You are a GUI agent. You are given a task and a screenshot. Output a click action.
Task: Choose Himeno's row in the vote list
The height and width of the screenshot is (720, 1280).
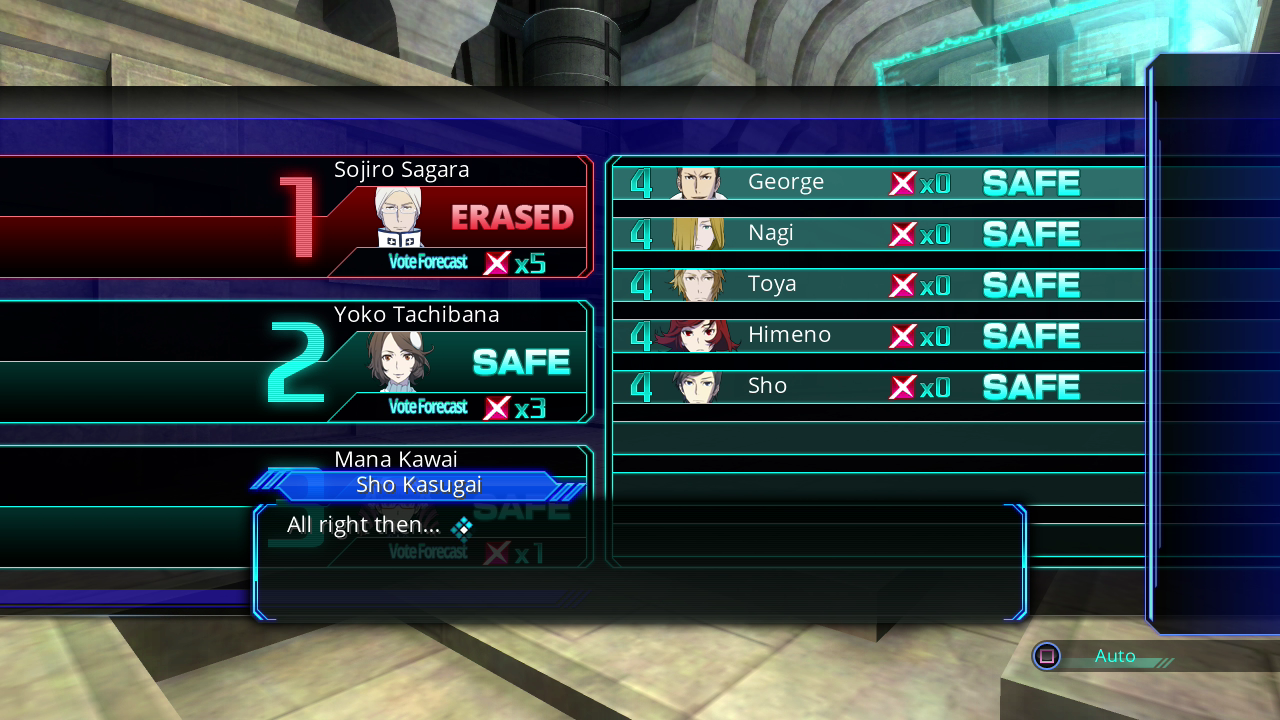click(877, 336)
